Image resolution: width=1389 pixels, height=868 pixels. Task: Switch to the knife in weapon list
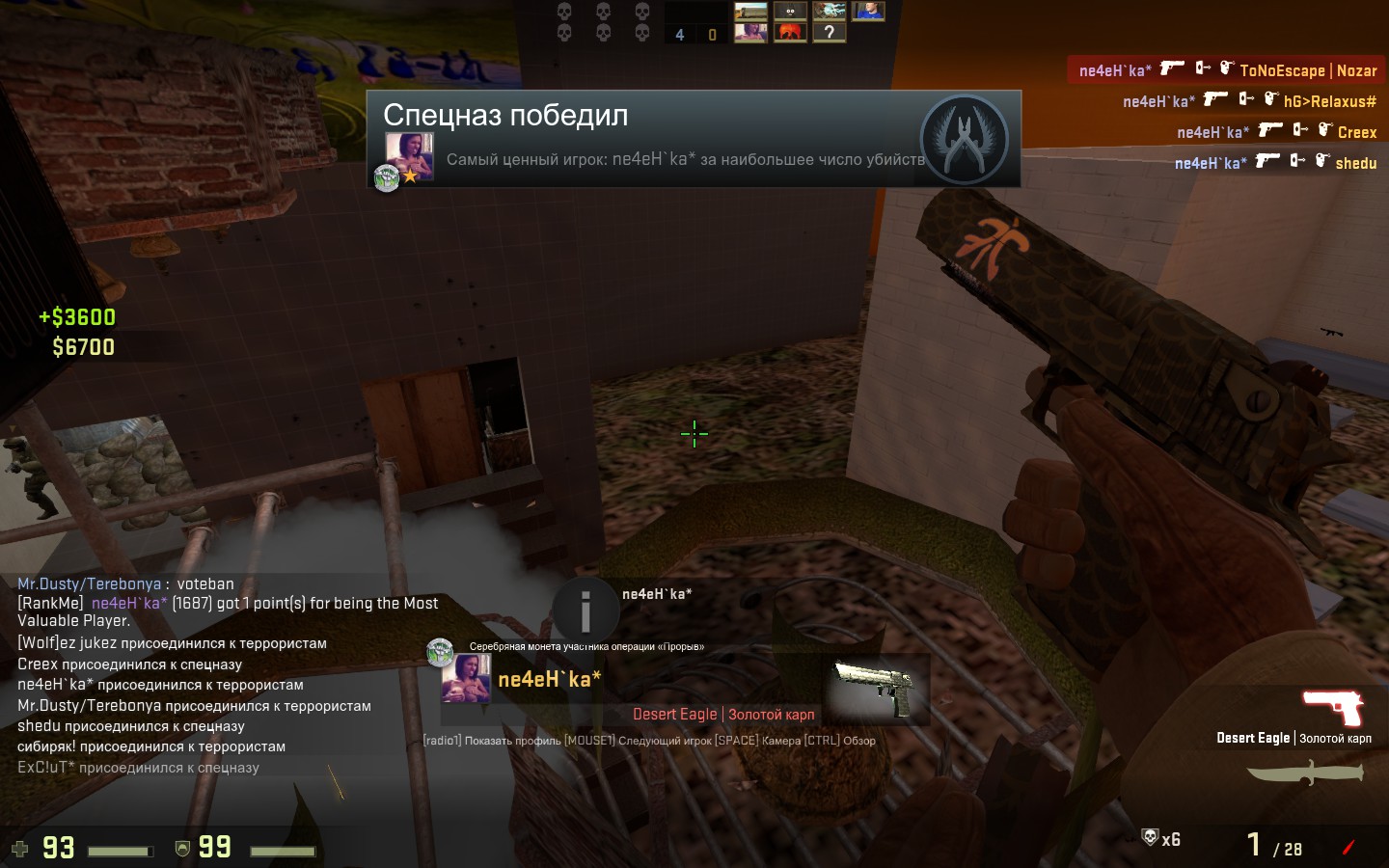pos(1305,773)
